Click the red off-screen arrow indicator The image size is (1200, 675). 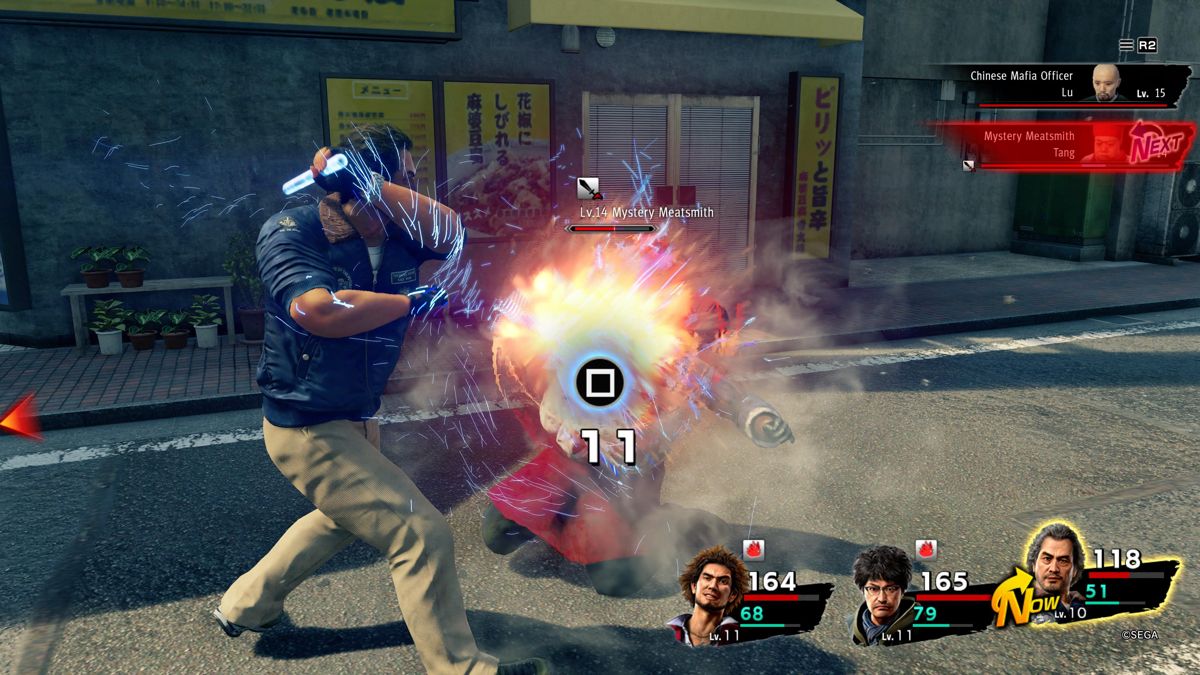click(x=20, y=416)
